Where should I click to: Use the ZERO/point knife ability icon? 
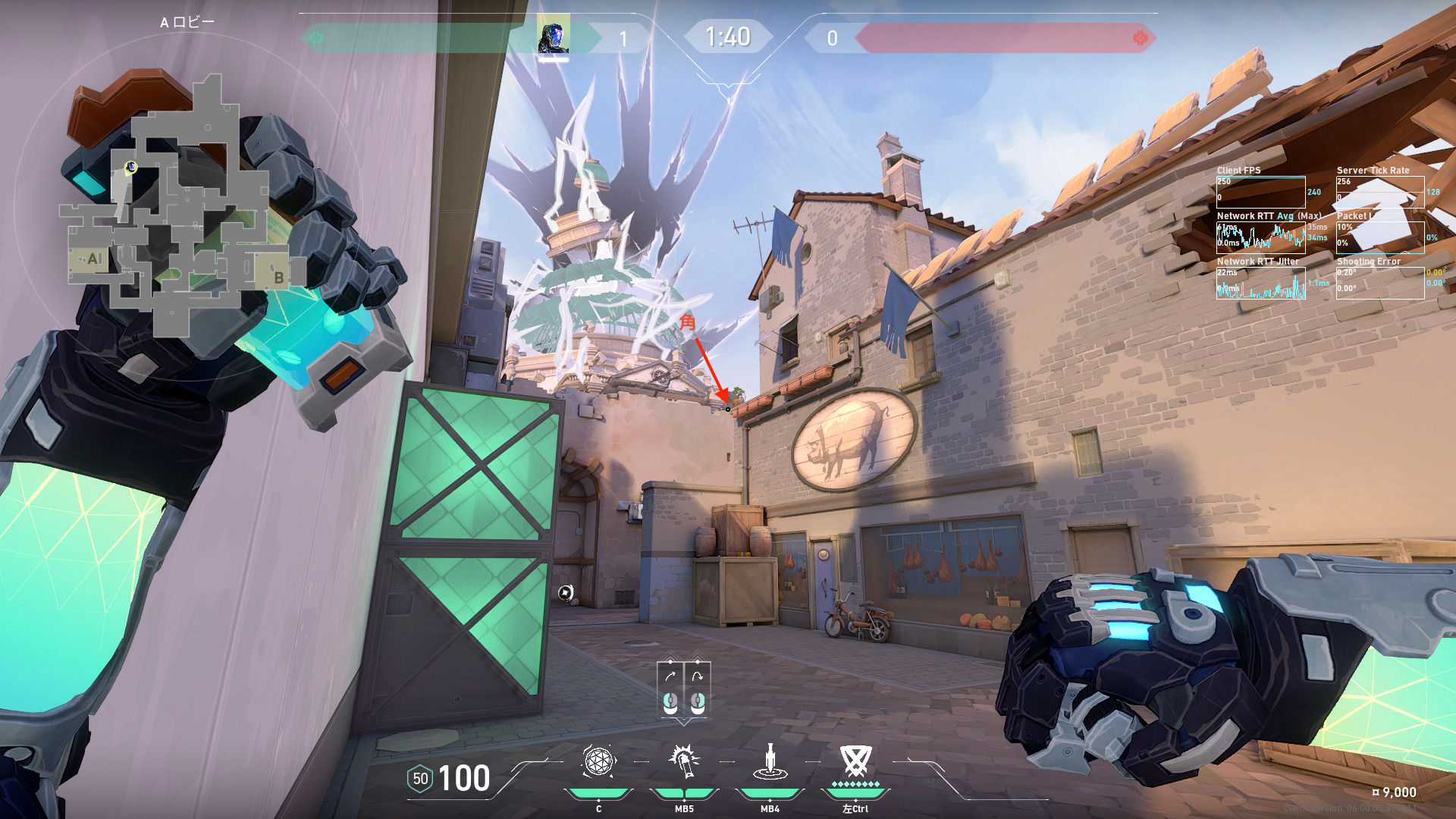770,762
